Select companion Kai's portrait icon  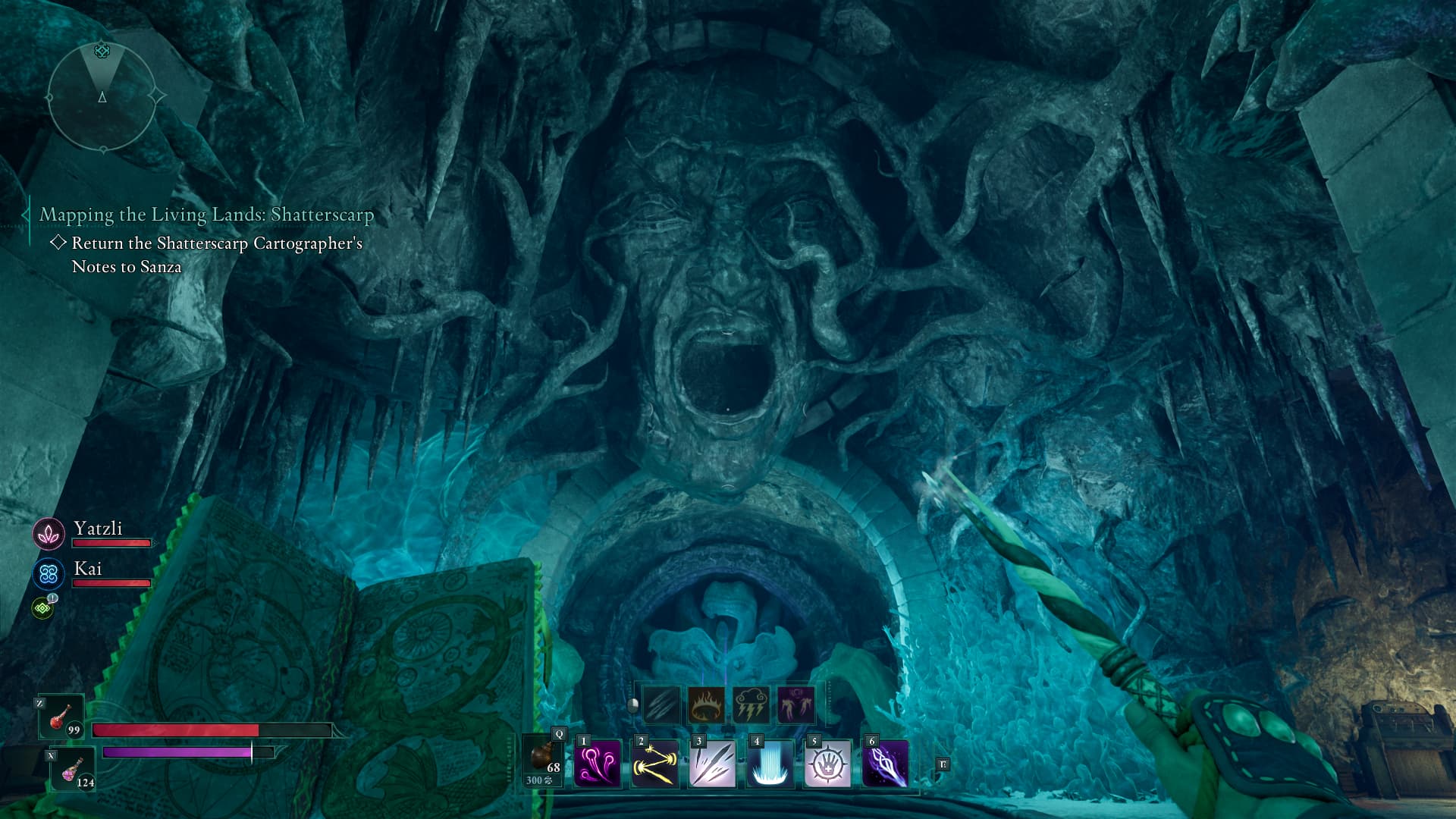(x=49, y=574)
